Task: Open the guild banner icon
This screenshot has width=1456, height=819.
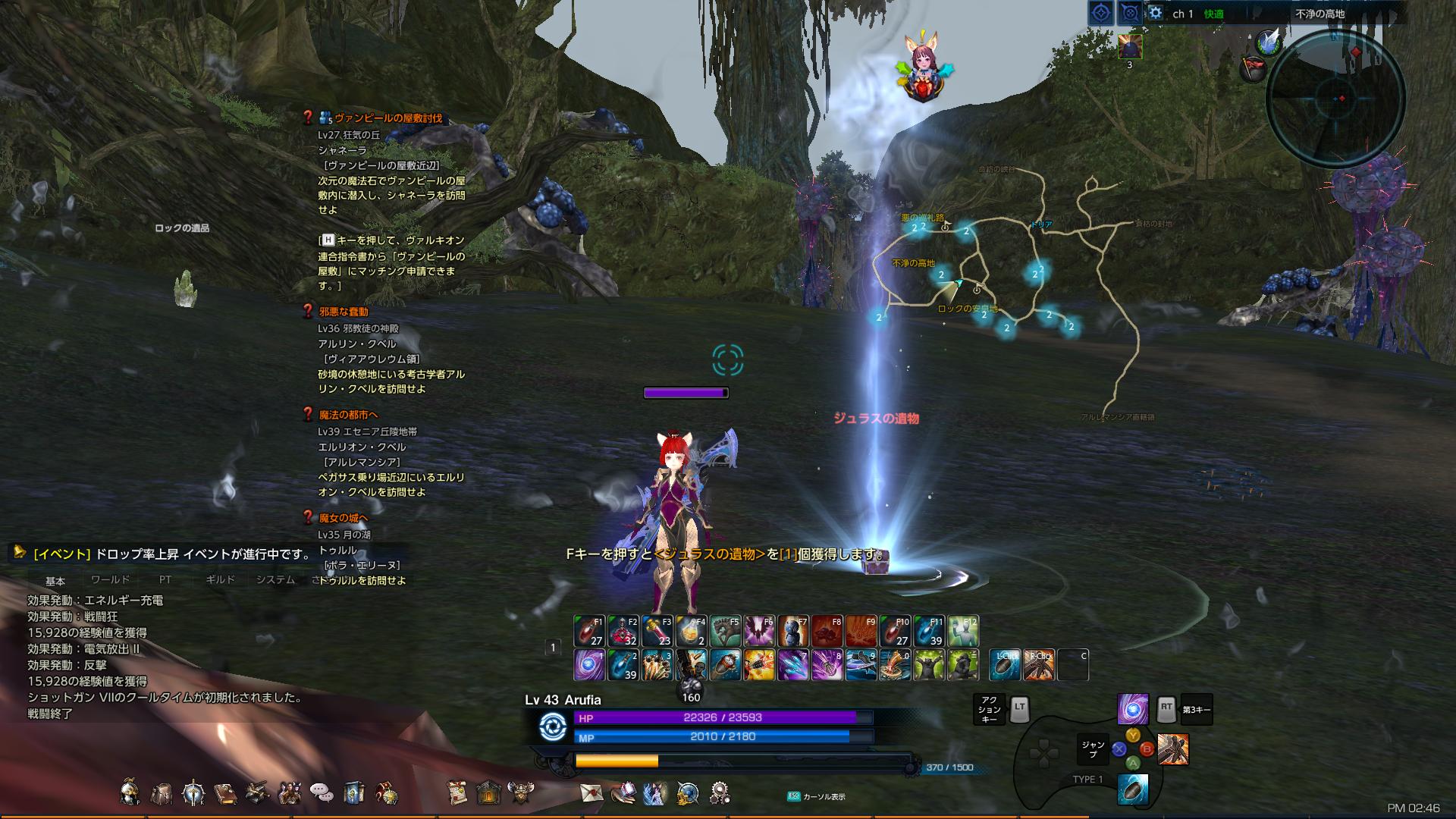Action: click(353, 794)
